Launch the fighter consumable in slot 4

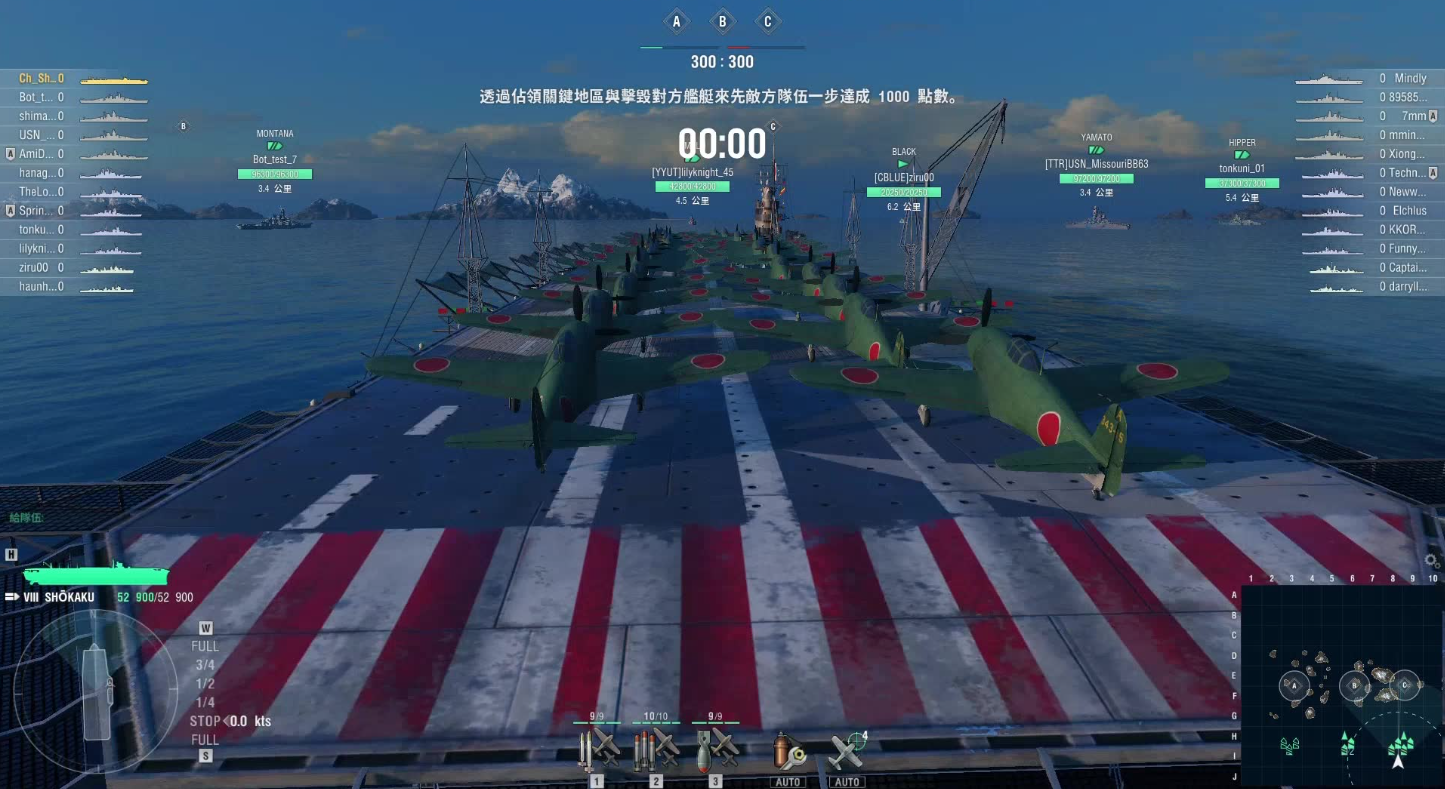845,752
